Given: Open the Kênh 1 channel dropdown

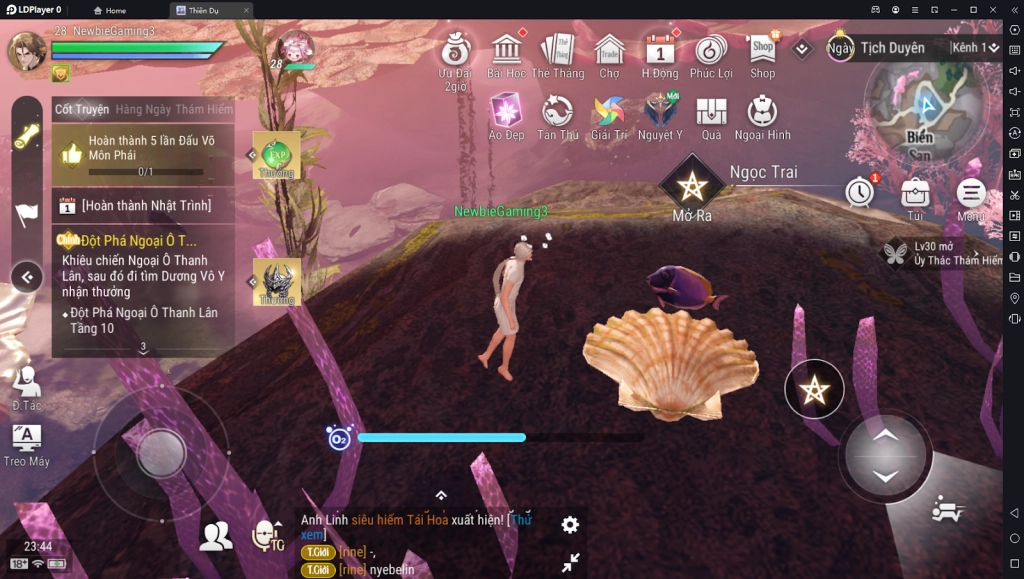Looking at the screenshot, I should click(974, 47).
